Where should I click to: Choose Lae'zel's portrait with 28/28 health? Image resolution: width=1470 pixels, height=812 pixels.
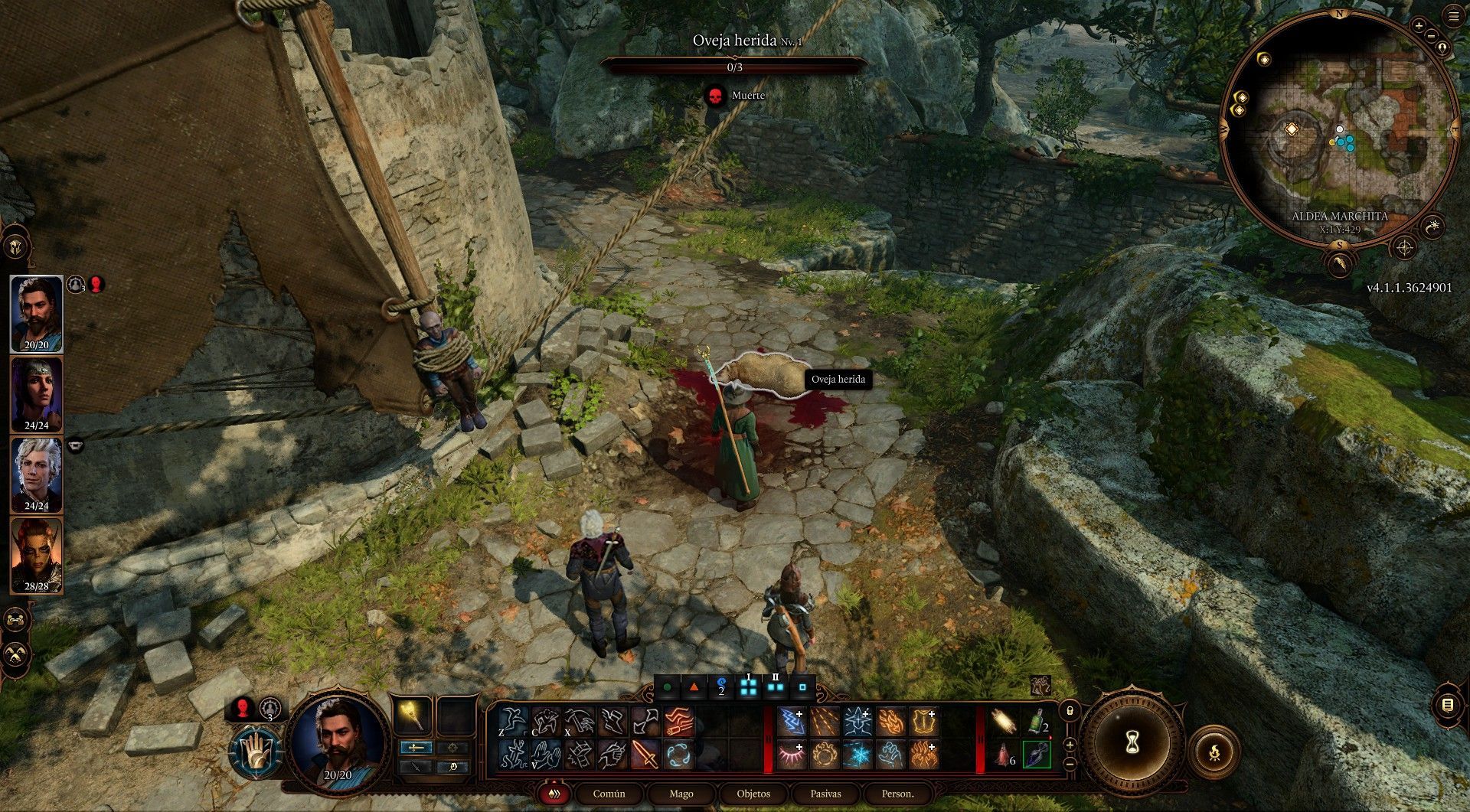[36, 555]
